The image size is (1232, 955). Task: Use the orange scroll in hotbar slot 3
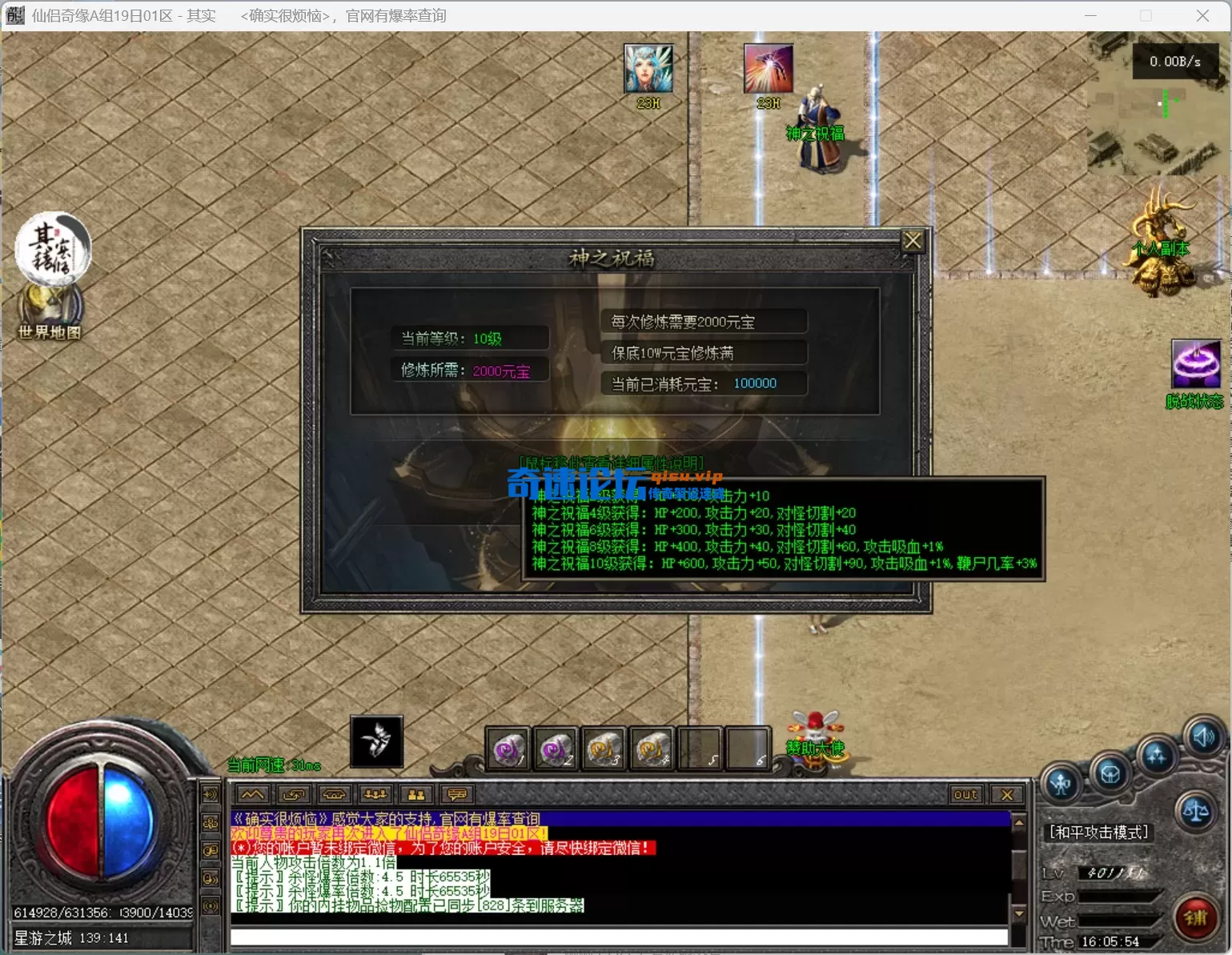(604, 749)
